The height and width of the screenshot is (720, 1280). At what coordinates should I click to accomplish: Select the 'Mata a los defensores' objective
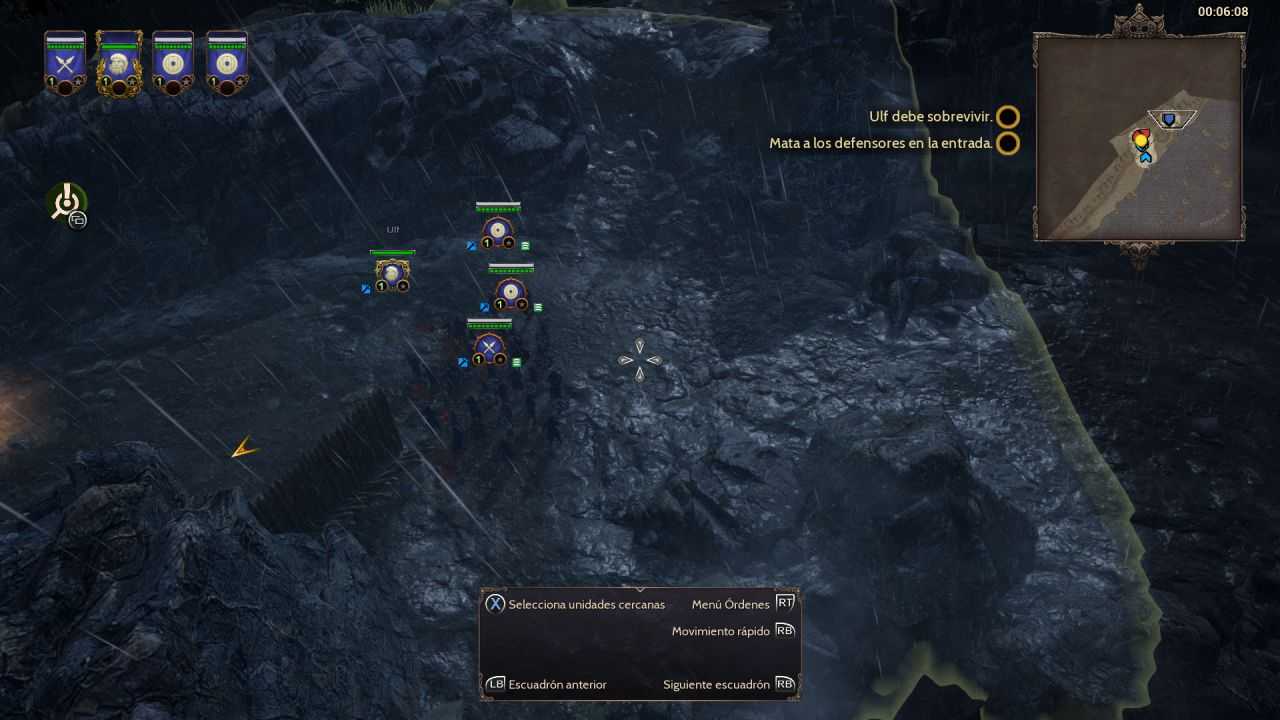tap(880, 143)
